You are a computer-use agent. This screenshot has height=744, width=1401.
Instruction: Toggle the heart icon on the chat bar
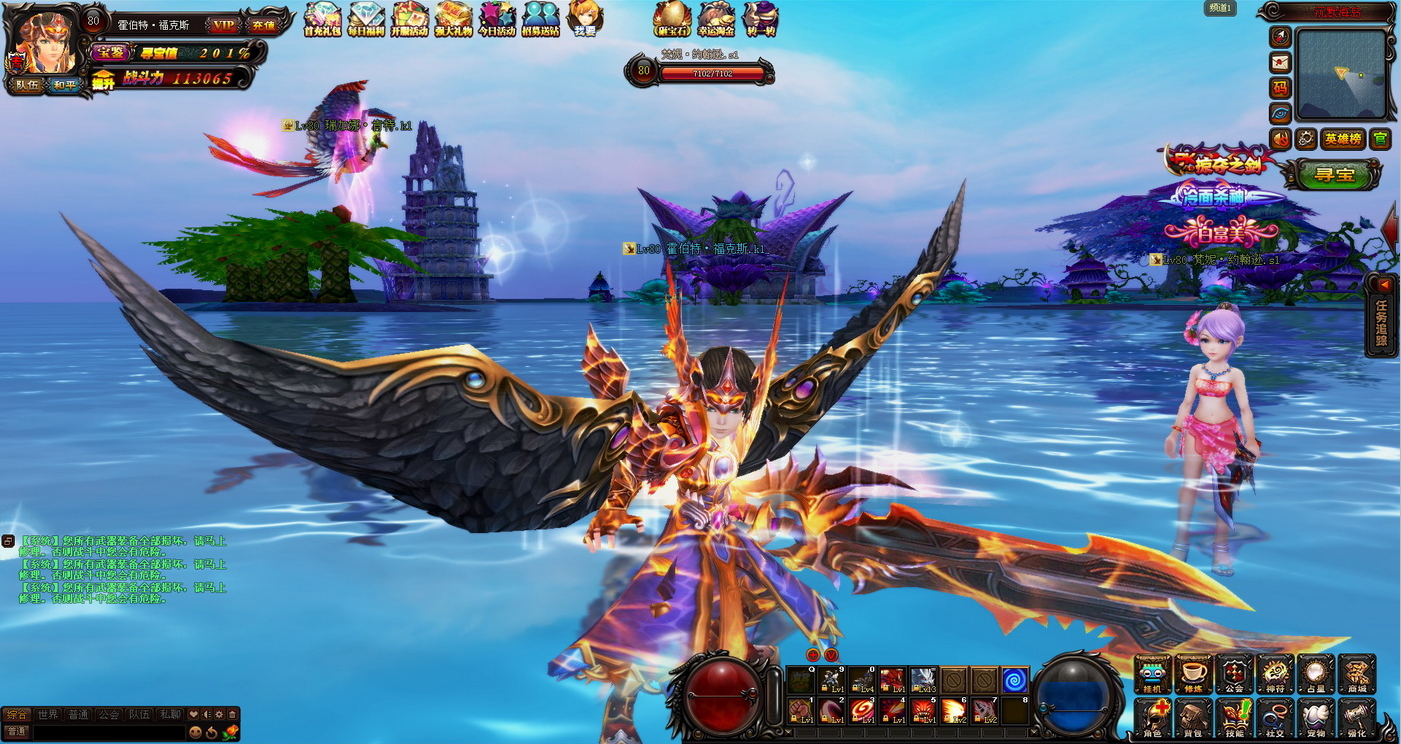tap(193, 714)
